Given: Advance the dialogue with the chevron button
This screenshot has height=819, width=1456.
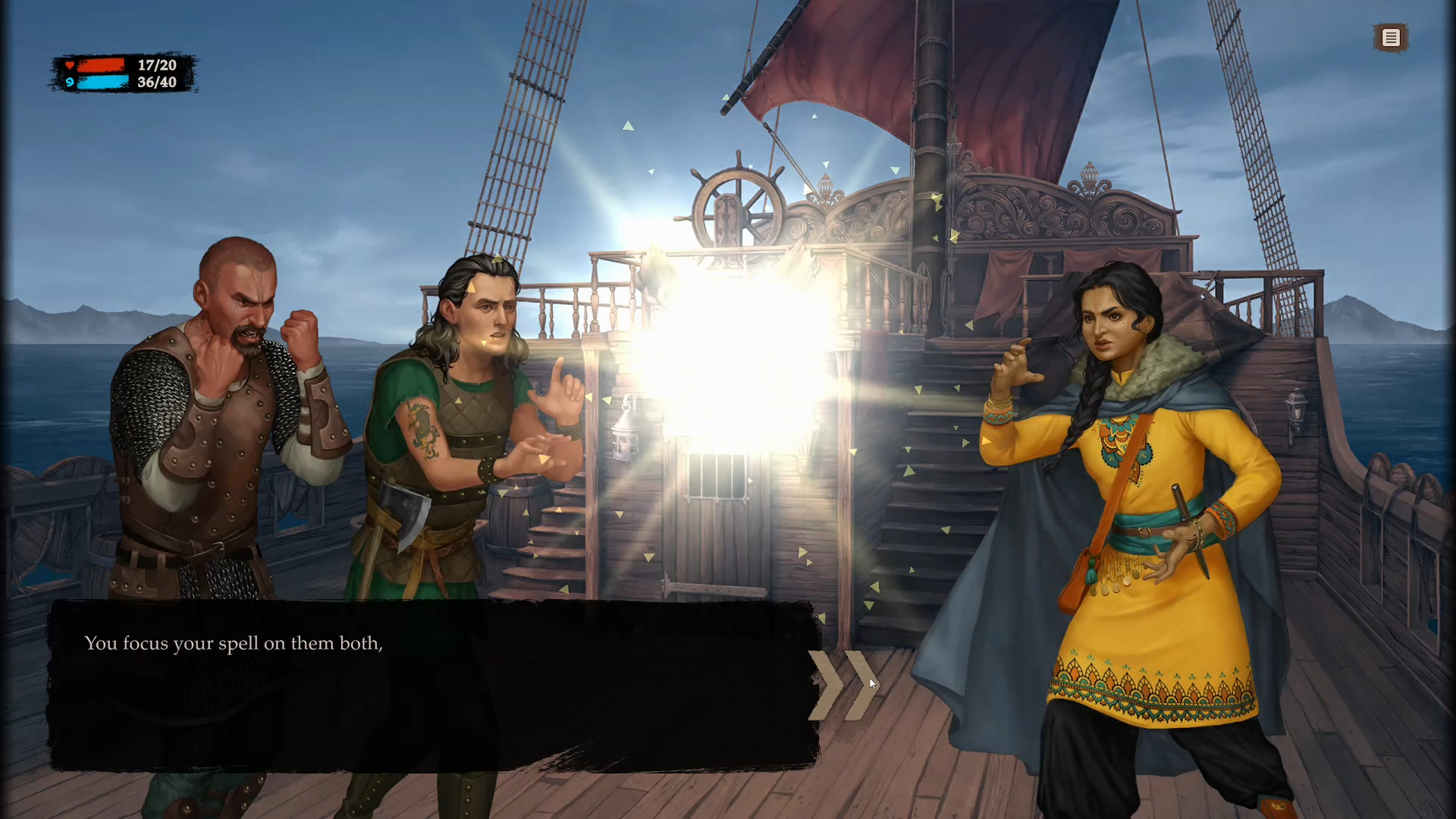Looking at the screenshot, I should tap(843, 683).
